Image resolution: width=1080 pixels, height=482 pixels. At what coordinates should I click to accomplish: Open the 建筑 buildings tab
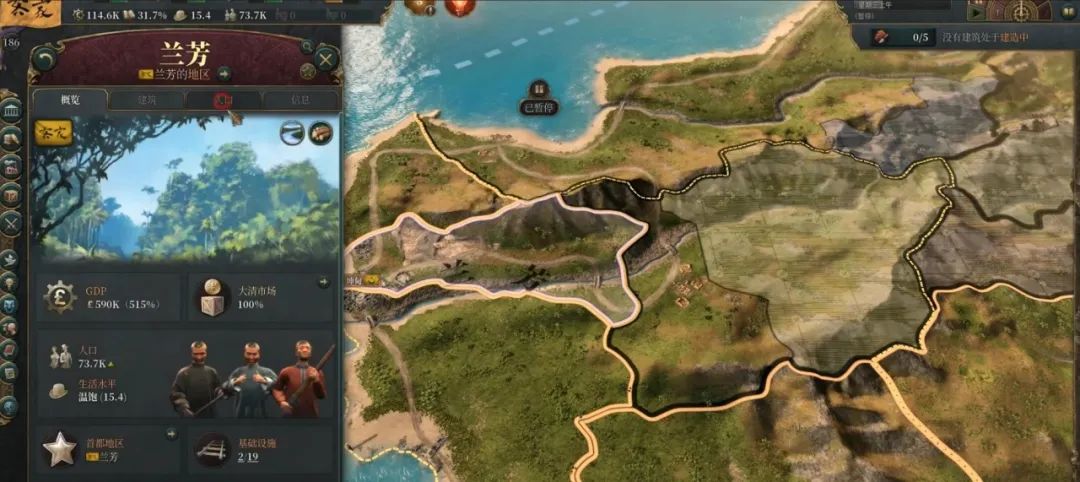click(147, 100)
